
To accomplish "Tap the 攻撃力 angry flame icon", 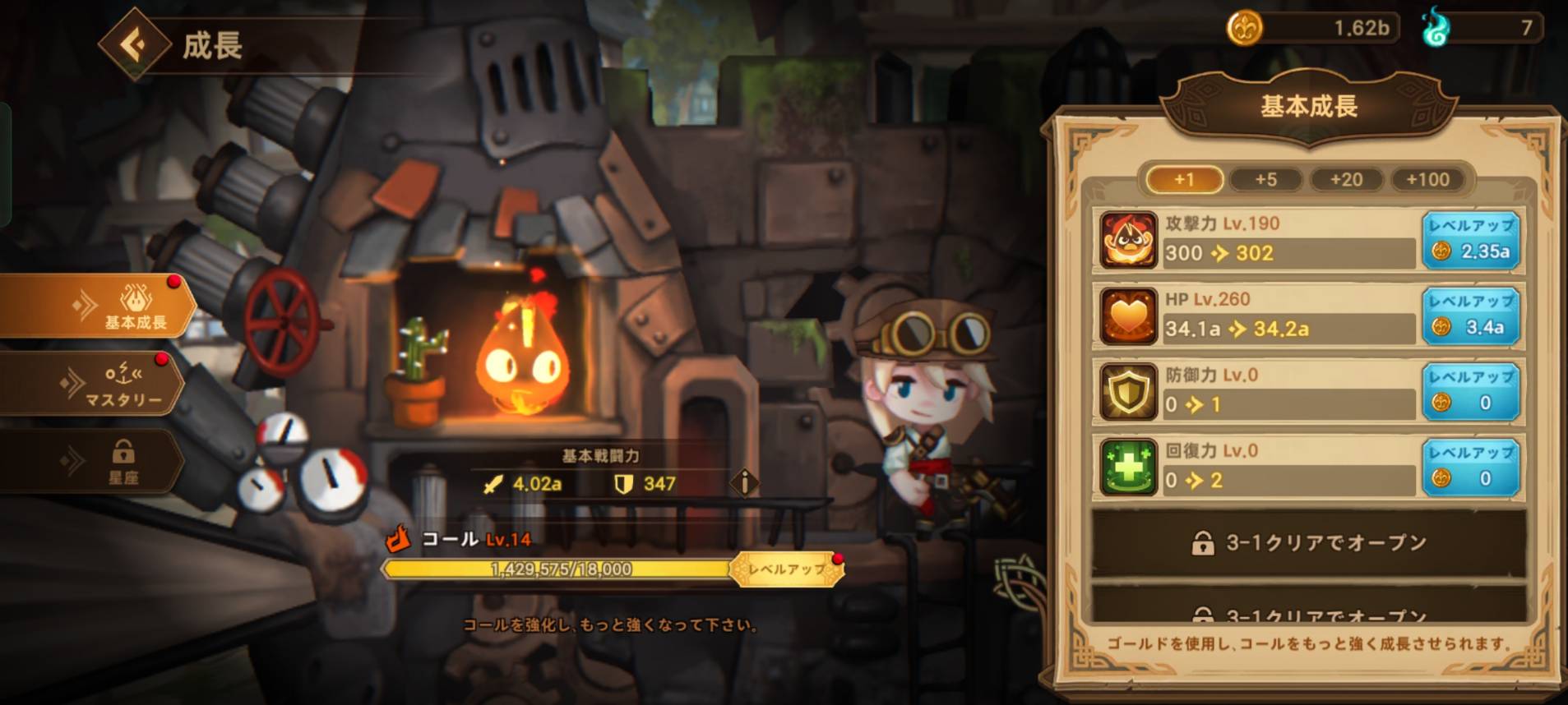I will 1128,241.
